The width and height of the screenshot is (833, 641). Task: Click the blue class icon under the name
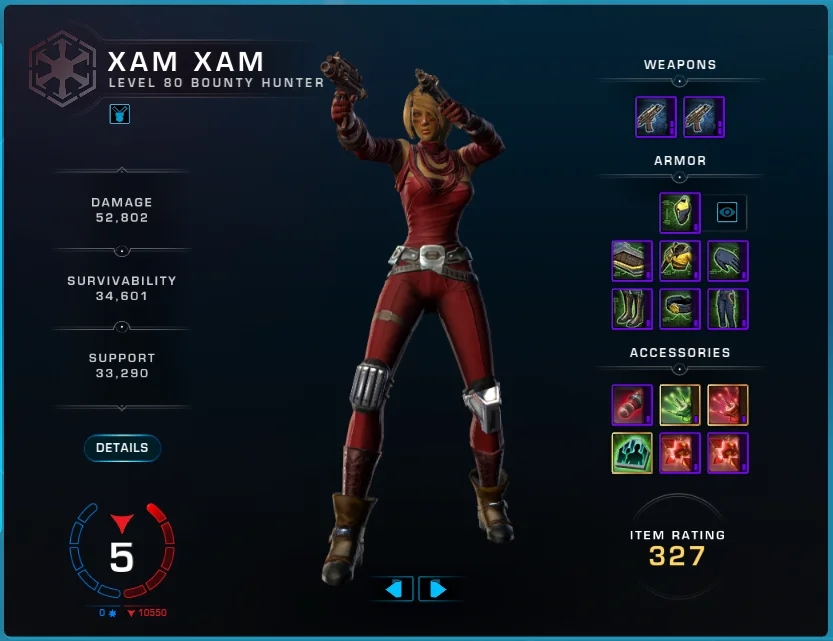(120, 114)
